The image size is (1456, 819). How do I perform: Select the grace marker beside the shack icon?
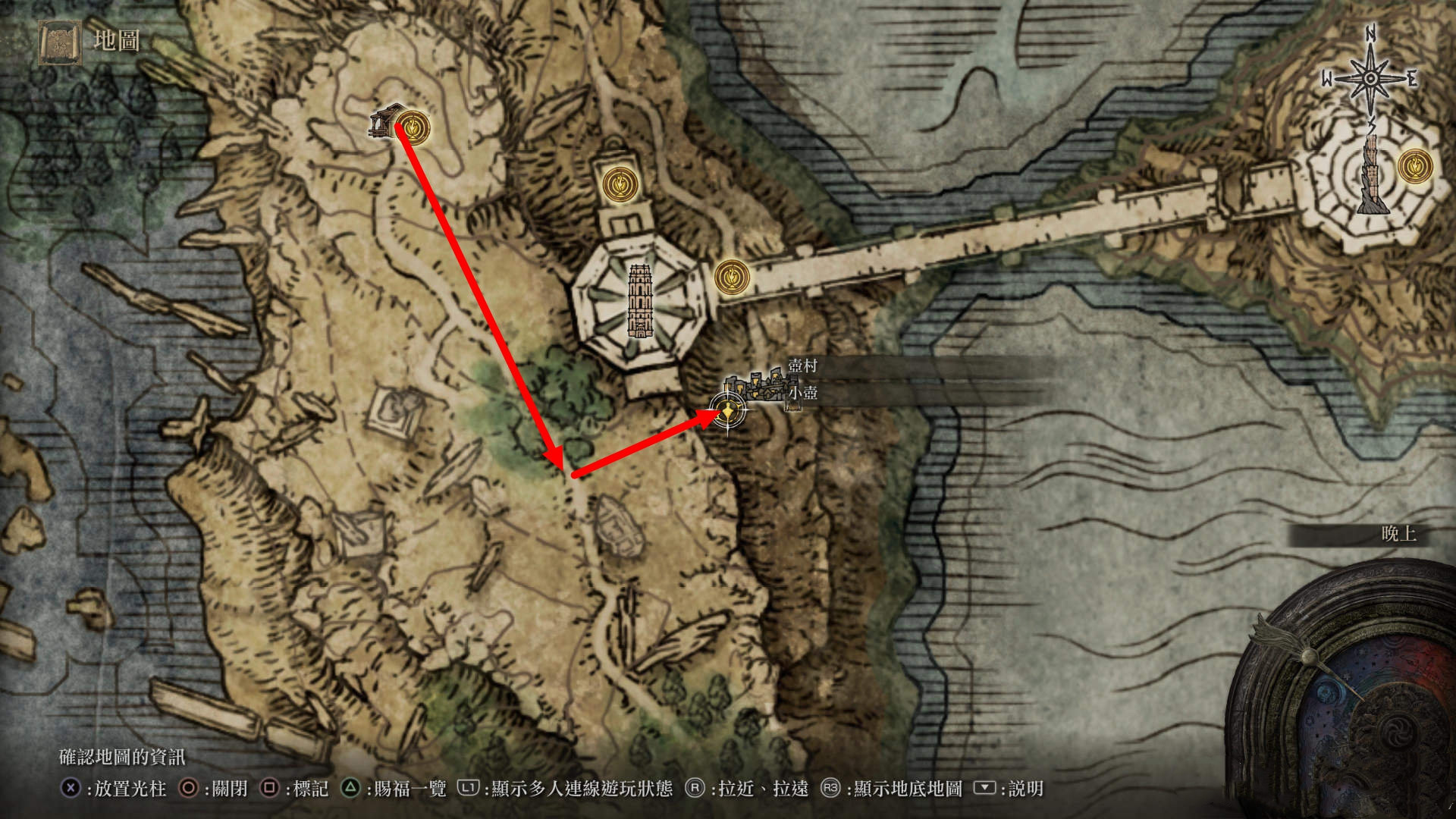click(412, 127)
